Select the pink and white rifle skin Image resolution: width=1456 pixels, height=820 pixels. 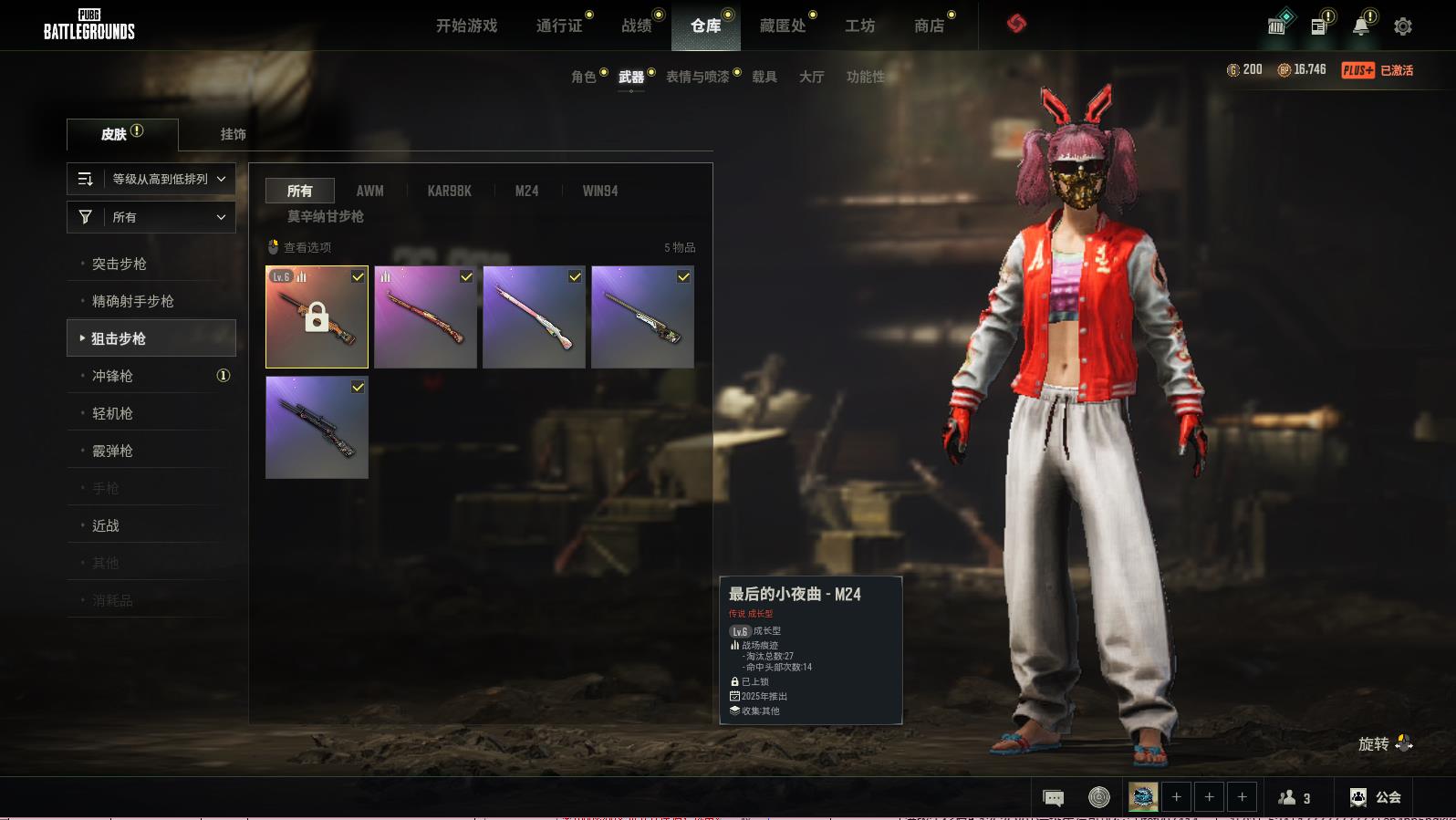pos(534,317)
